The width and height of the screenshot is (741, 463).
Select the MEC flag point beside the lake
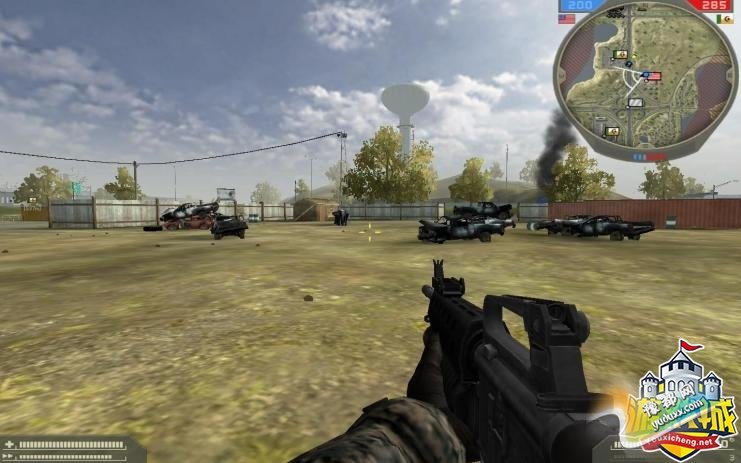pyautogui.click(x=620, y=53)
